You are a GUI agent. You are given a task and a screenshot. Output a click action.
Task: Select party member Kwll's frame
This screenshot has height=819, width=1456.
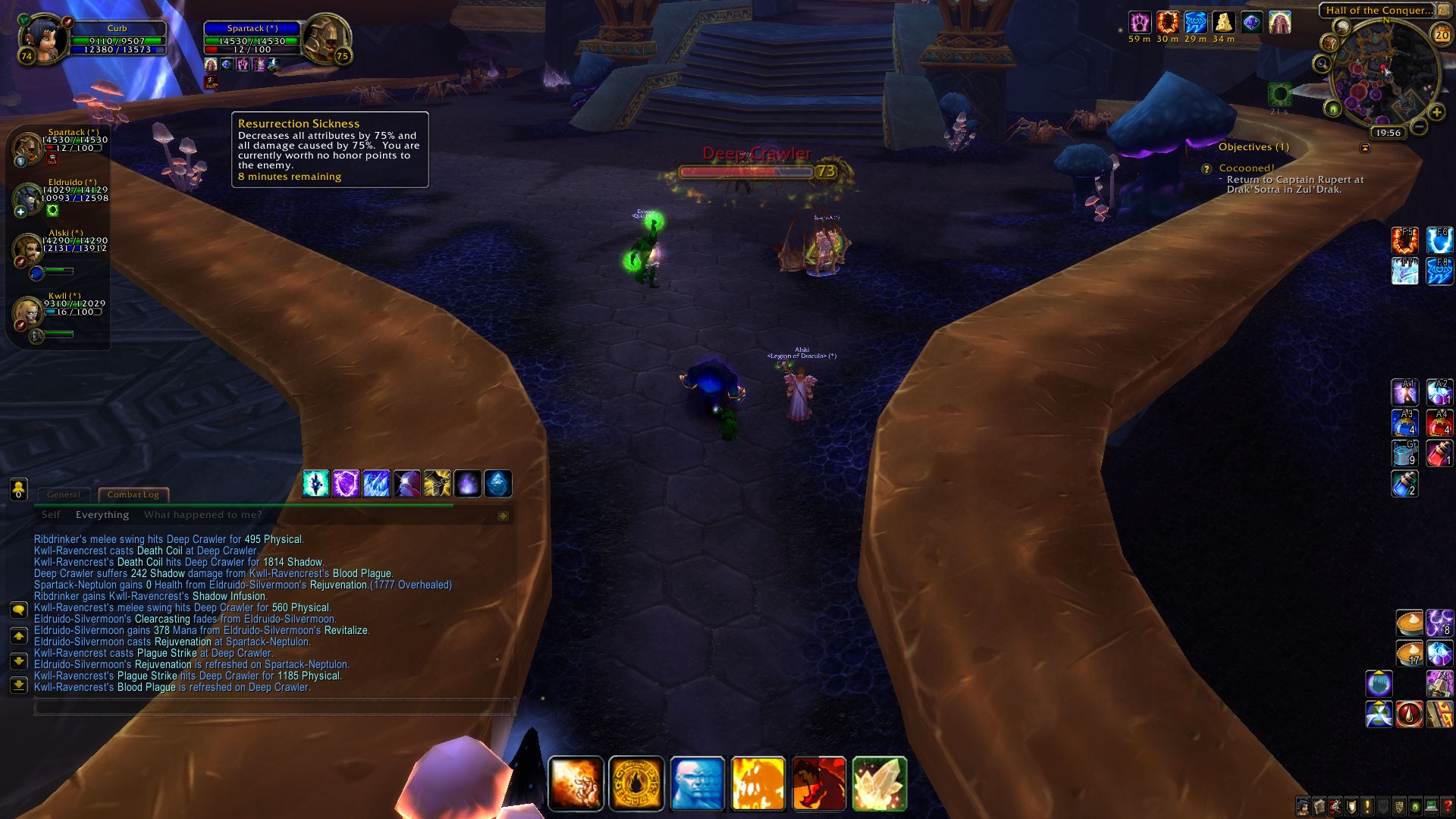click(29, 311)
